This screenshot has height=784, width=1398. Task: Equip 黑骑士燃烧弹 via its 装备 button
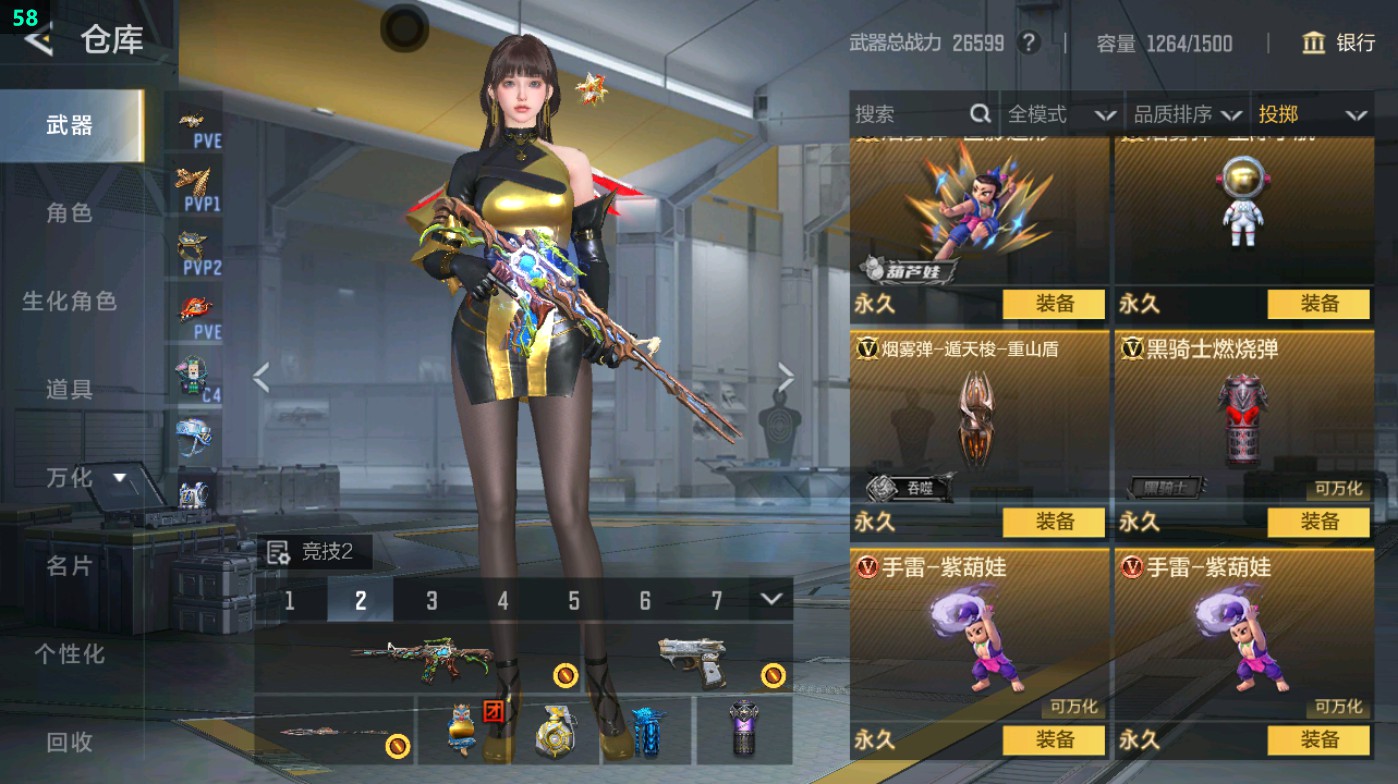1320,521
